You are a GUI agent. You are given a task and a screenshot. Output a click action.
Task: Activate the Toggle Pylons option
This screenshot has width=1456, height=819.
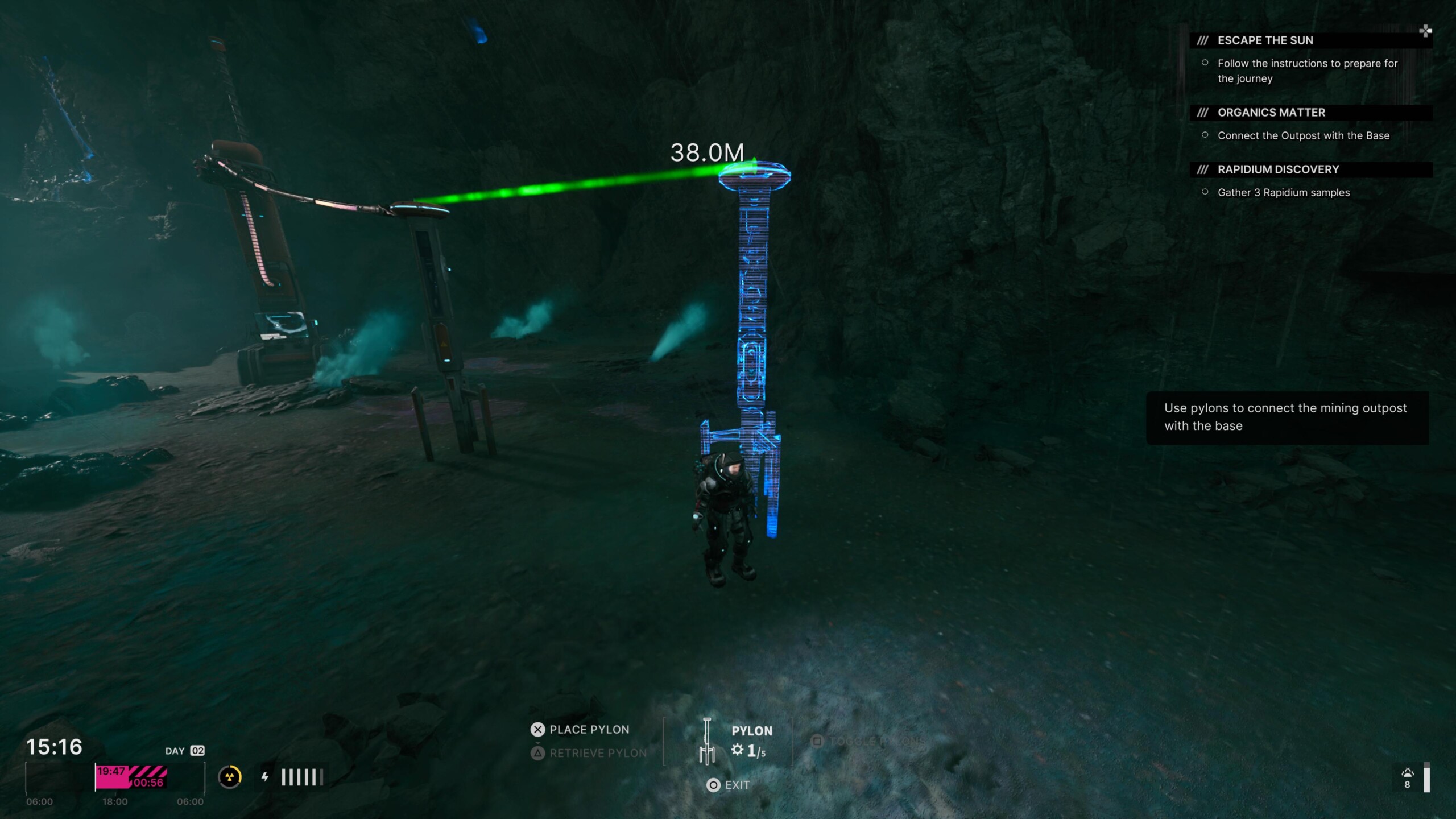click(x=868, y=741)
